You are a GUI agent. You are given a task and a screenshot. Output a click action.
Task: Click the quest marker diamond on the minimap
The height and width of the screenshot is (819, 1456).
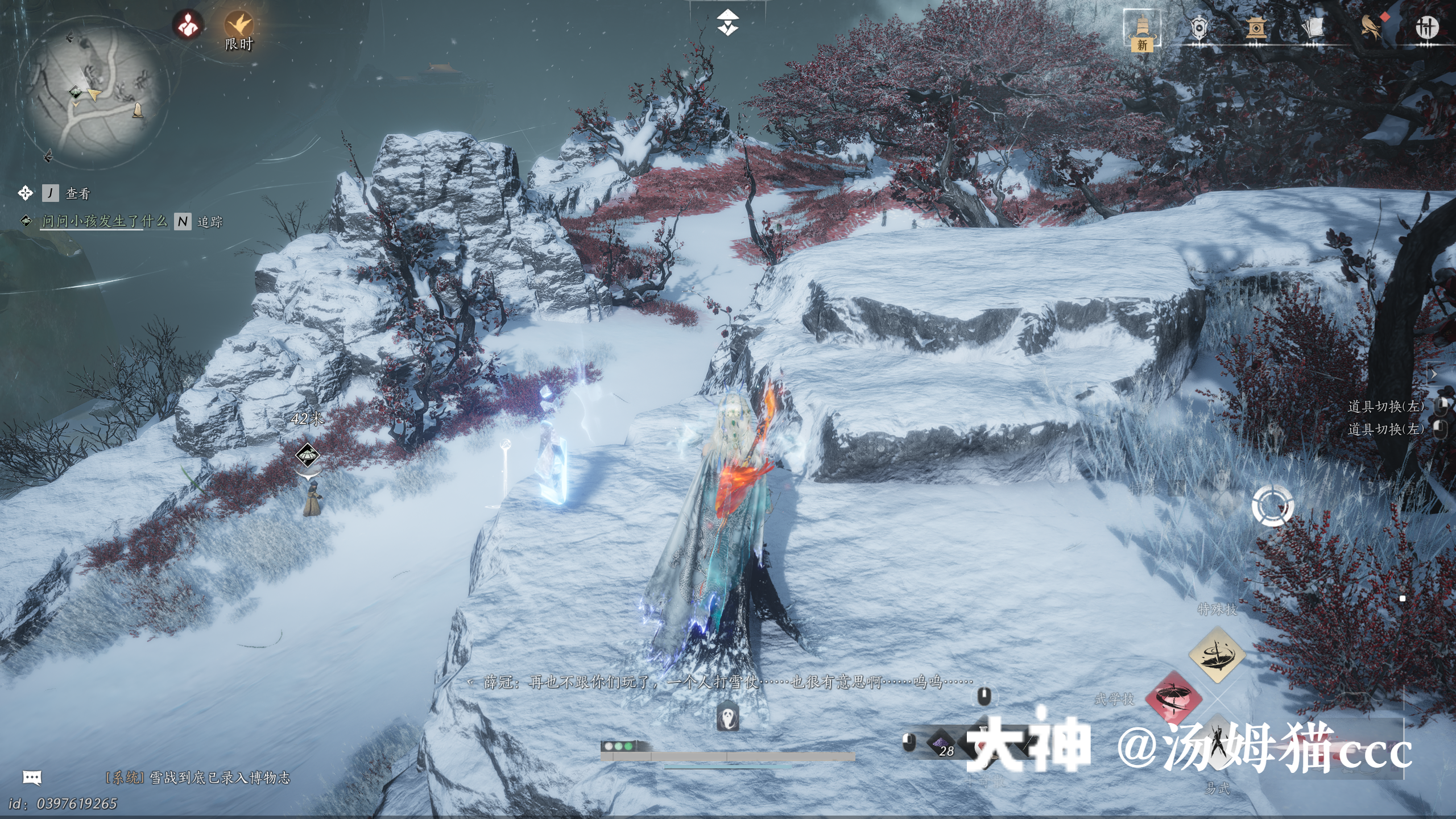76,92
